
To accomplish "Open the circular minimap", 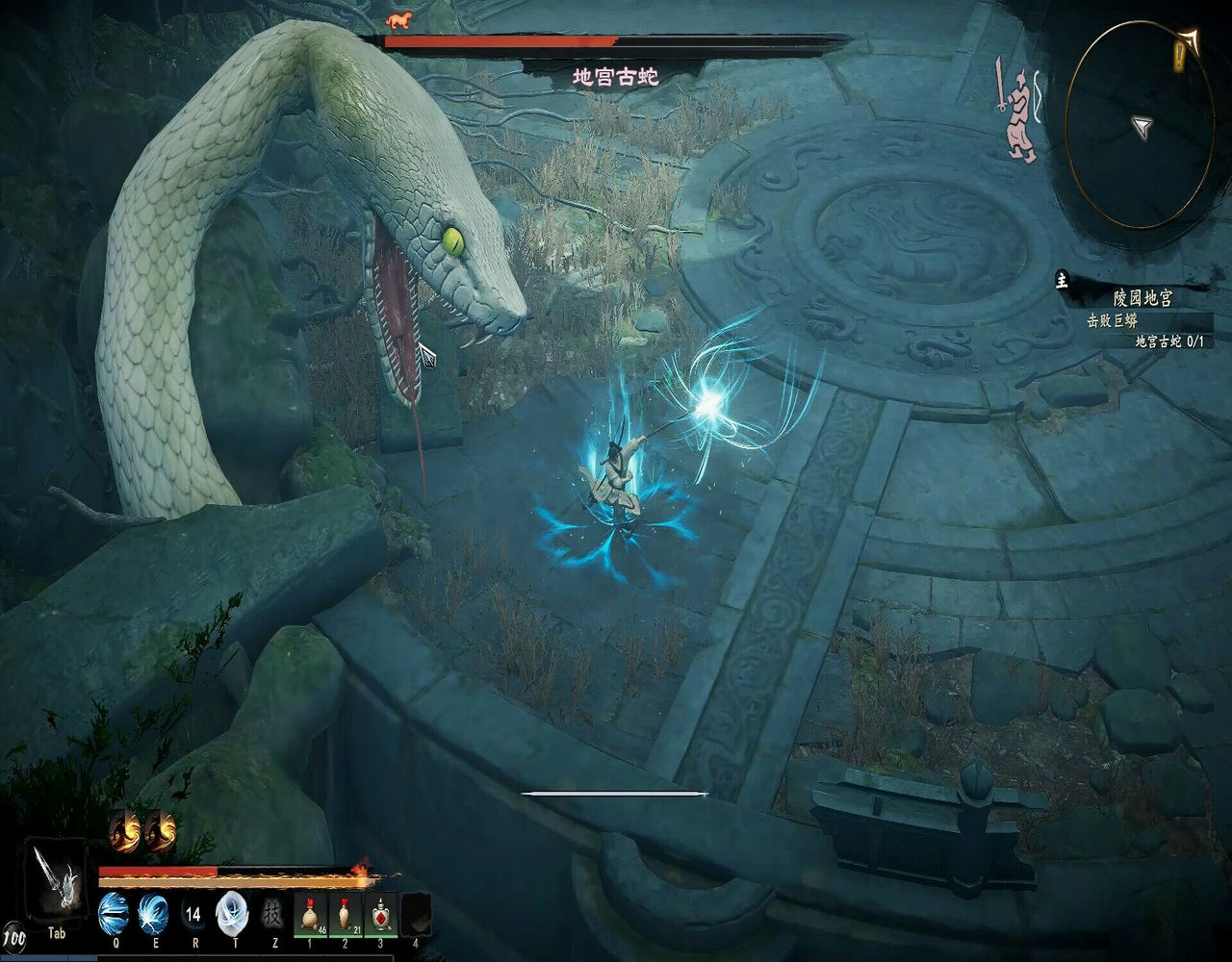I will coord(1139,125).
